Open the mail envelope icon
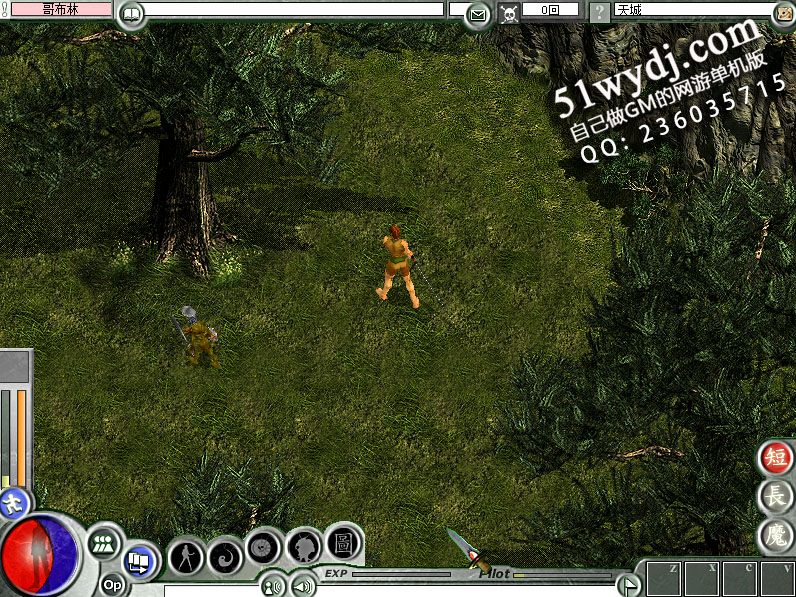 coord(479,14)
